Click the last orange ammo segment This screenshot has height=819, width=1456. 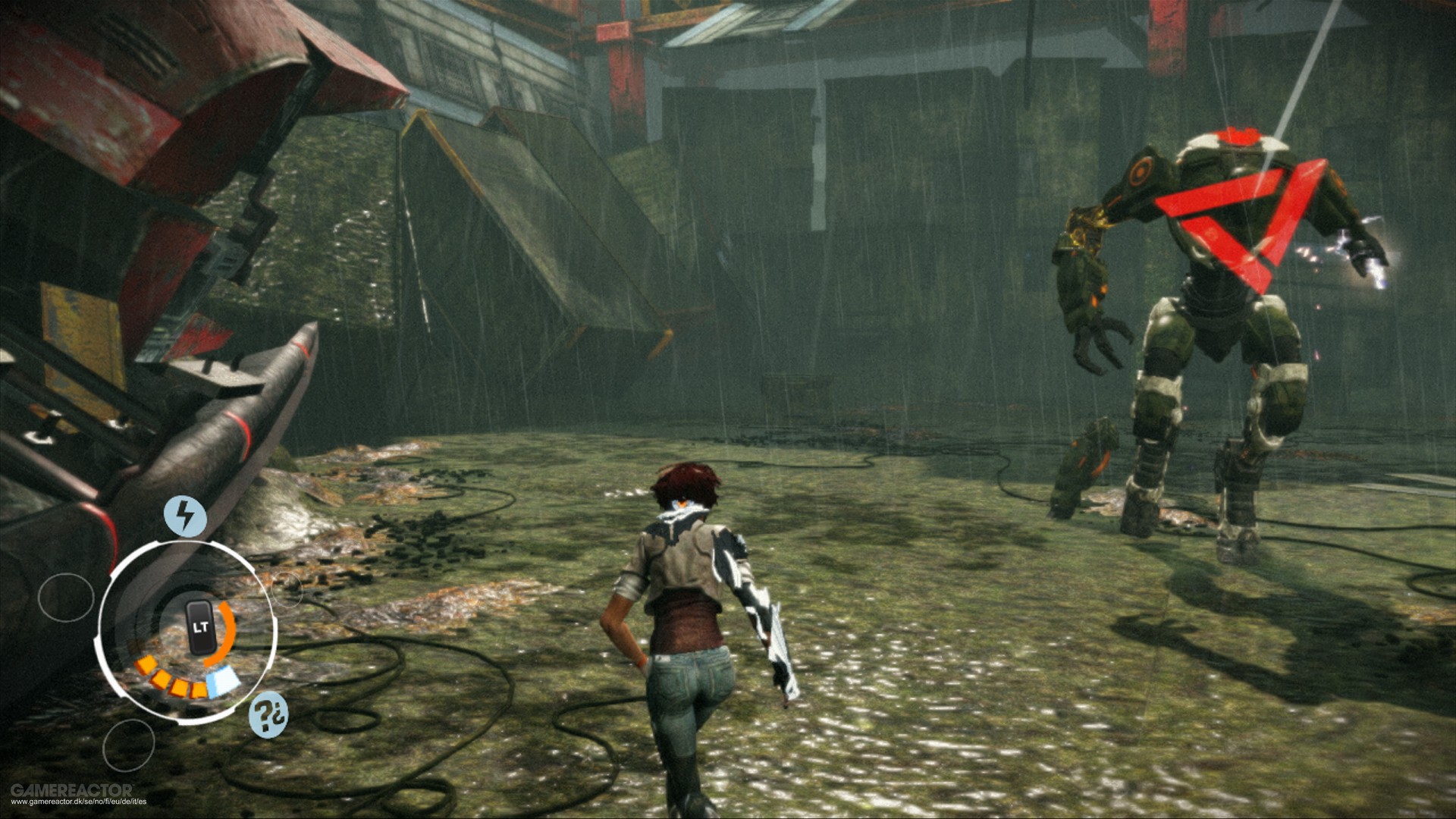pos(199,689)
